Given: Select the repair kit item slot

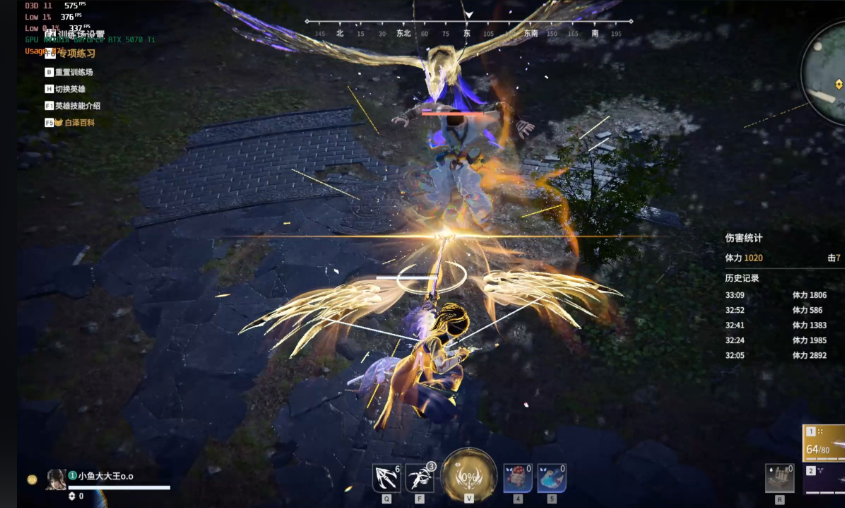Looking at the screenshot, I should tap(779, 478).
